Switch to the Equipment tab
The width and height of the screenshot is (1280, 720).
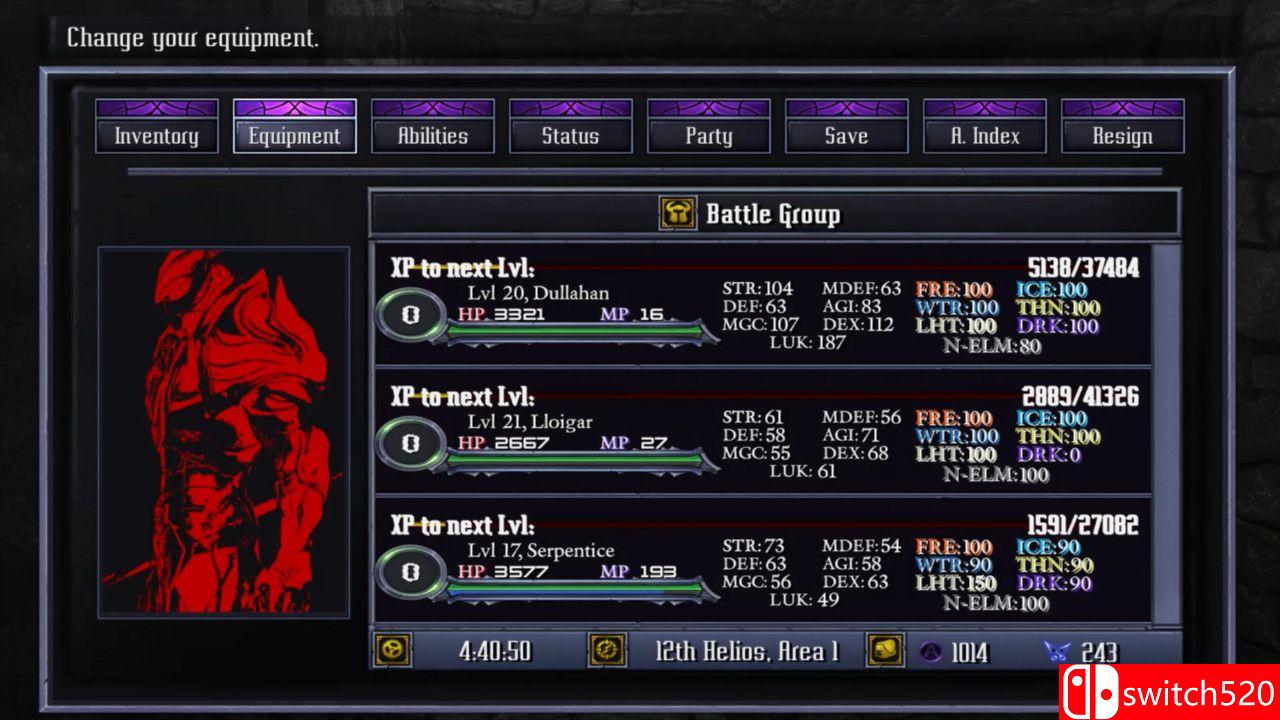tap(294, 136)
